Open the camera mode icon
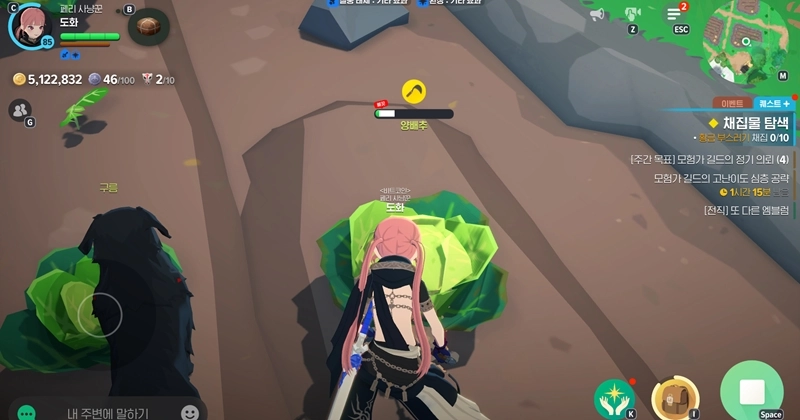 [x=632, y=14]
